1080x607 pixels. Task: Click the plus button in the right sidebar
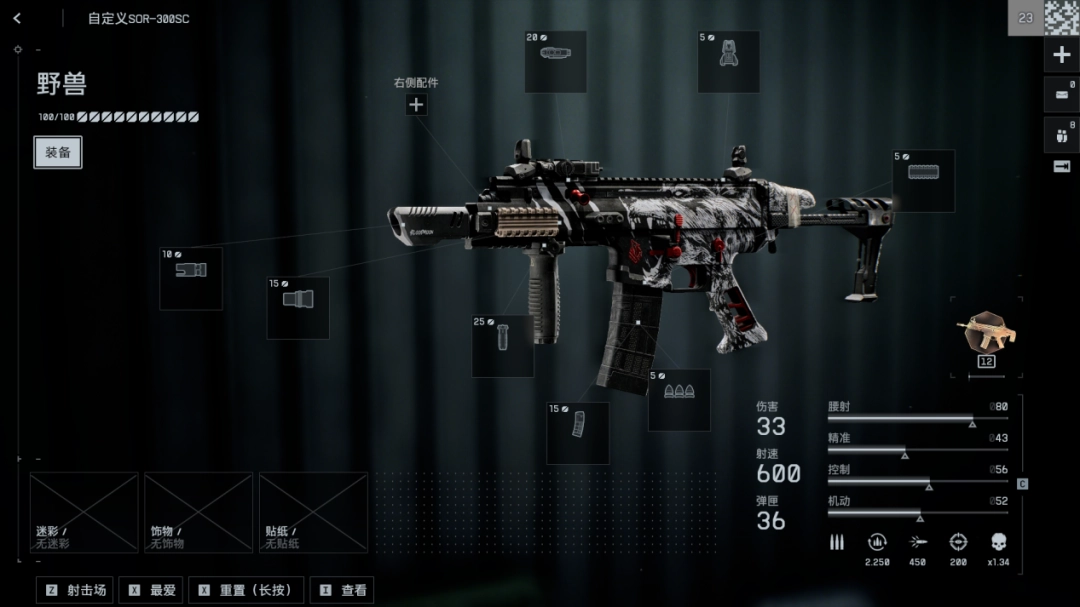(x=1062, y=55)
